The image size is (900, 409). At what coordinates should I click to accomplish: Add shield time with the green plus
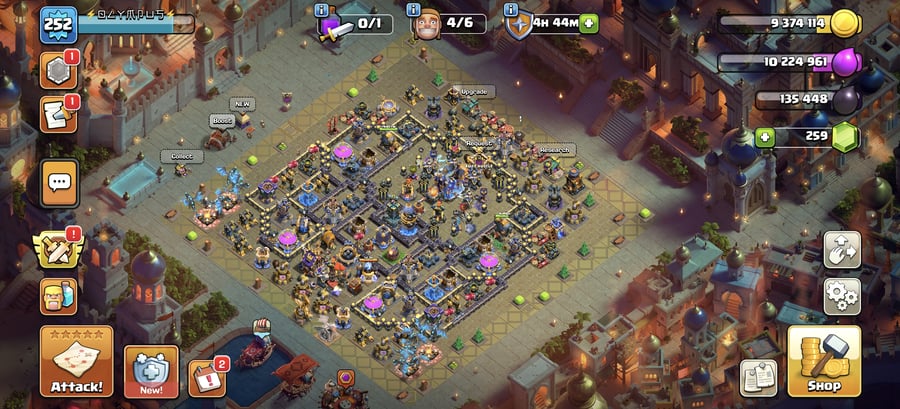[588, 23]
